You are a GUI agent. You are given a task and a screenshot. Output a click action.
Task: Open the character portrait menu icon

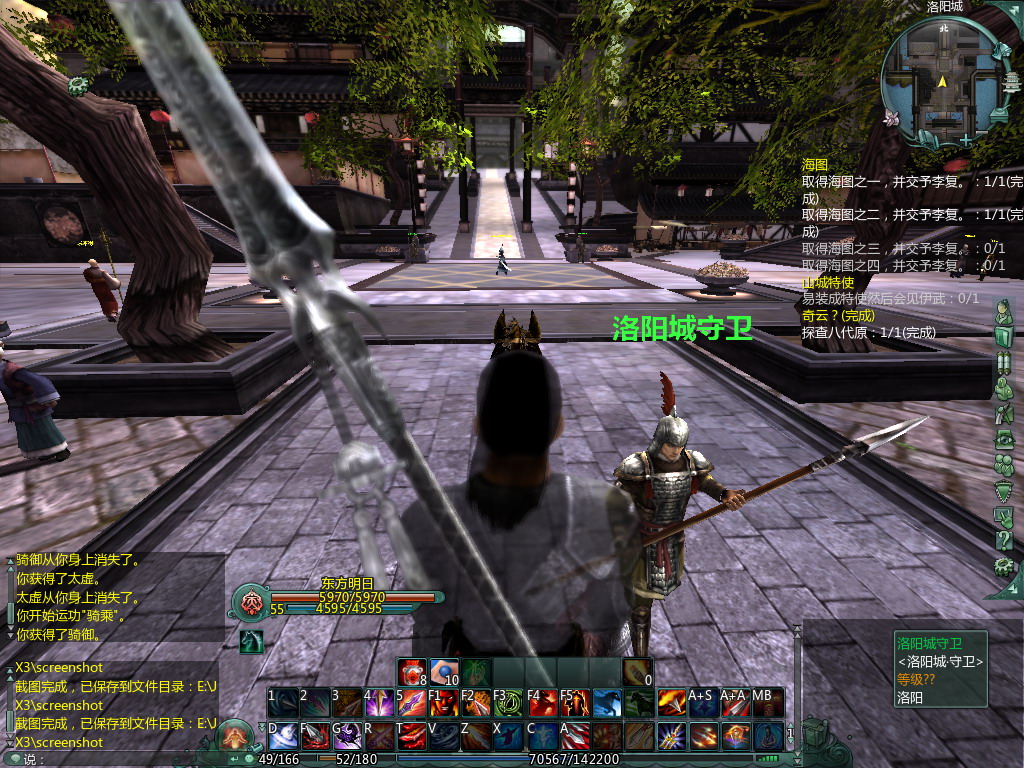(x=1004, y=312)
